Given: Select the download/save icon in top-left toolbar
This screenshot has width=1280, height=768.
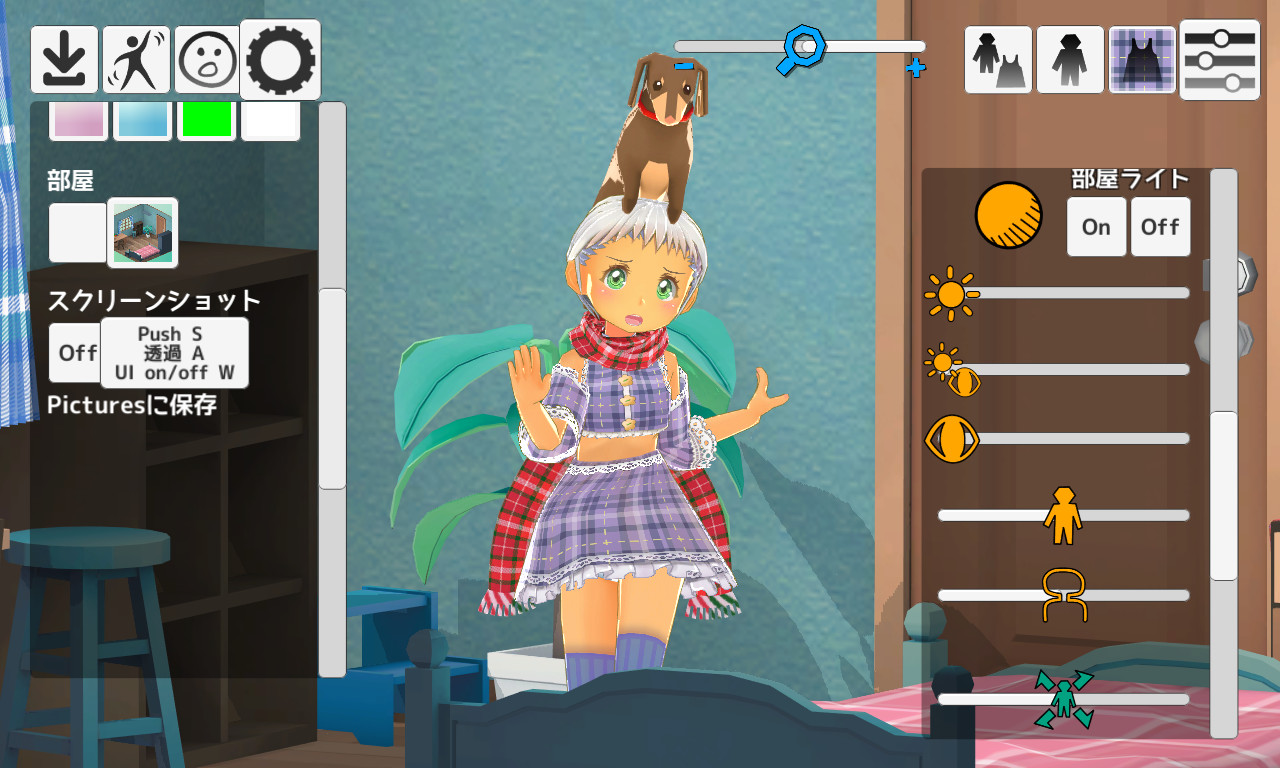Looking at the screenshot, I should [64, 60].
